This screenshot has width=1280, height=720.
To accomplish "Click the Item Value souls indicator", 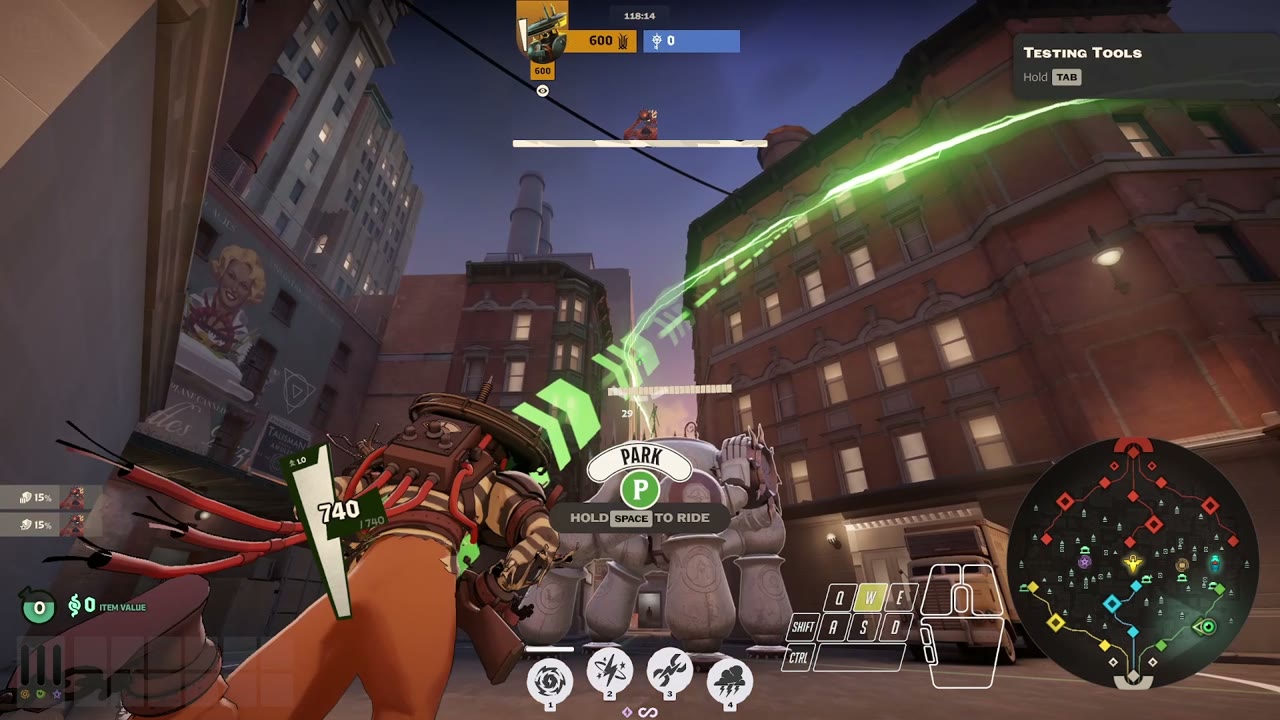I will 107,606.
